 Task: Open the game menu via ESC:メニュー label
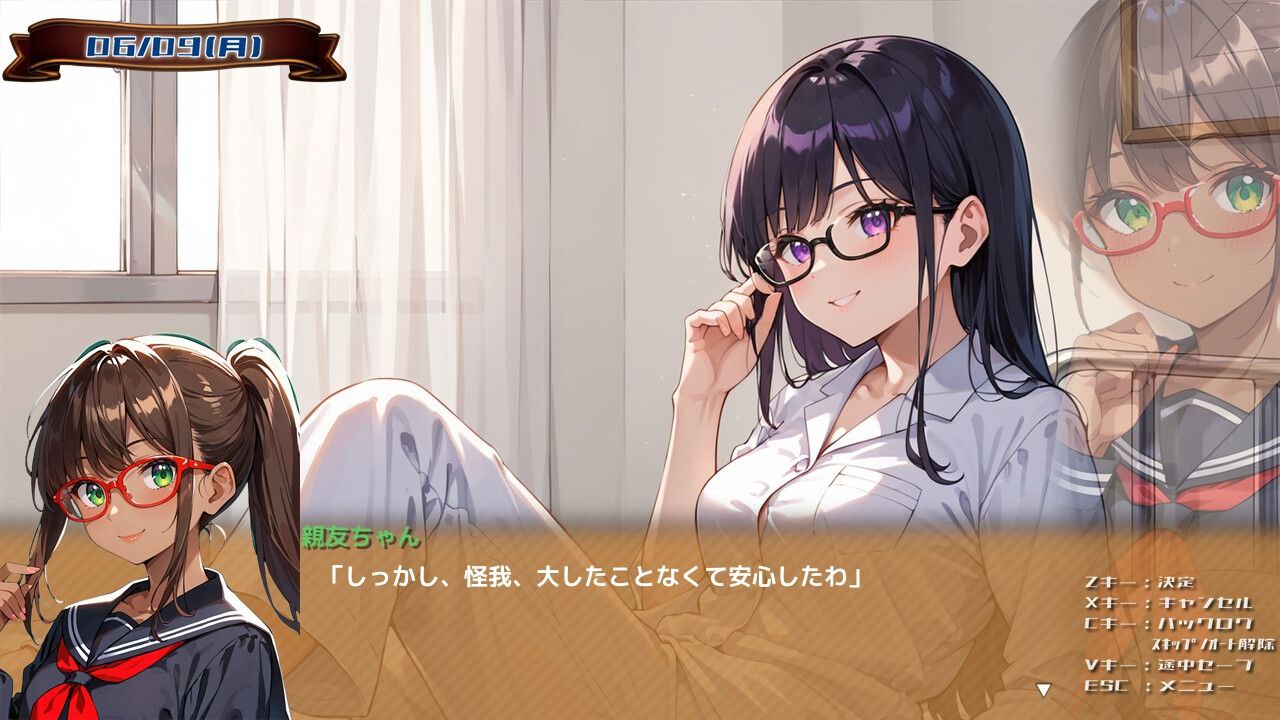(1160, 687)
